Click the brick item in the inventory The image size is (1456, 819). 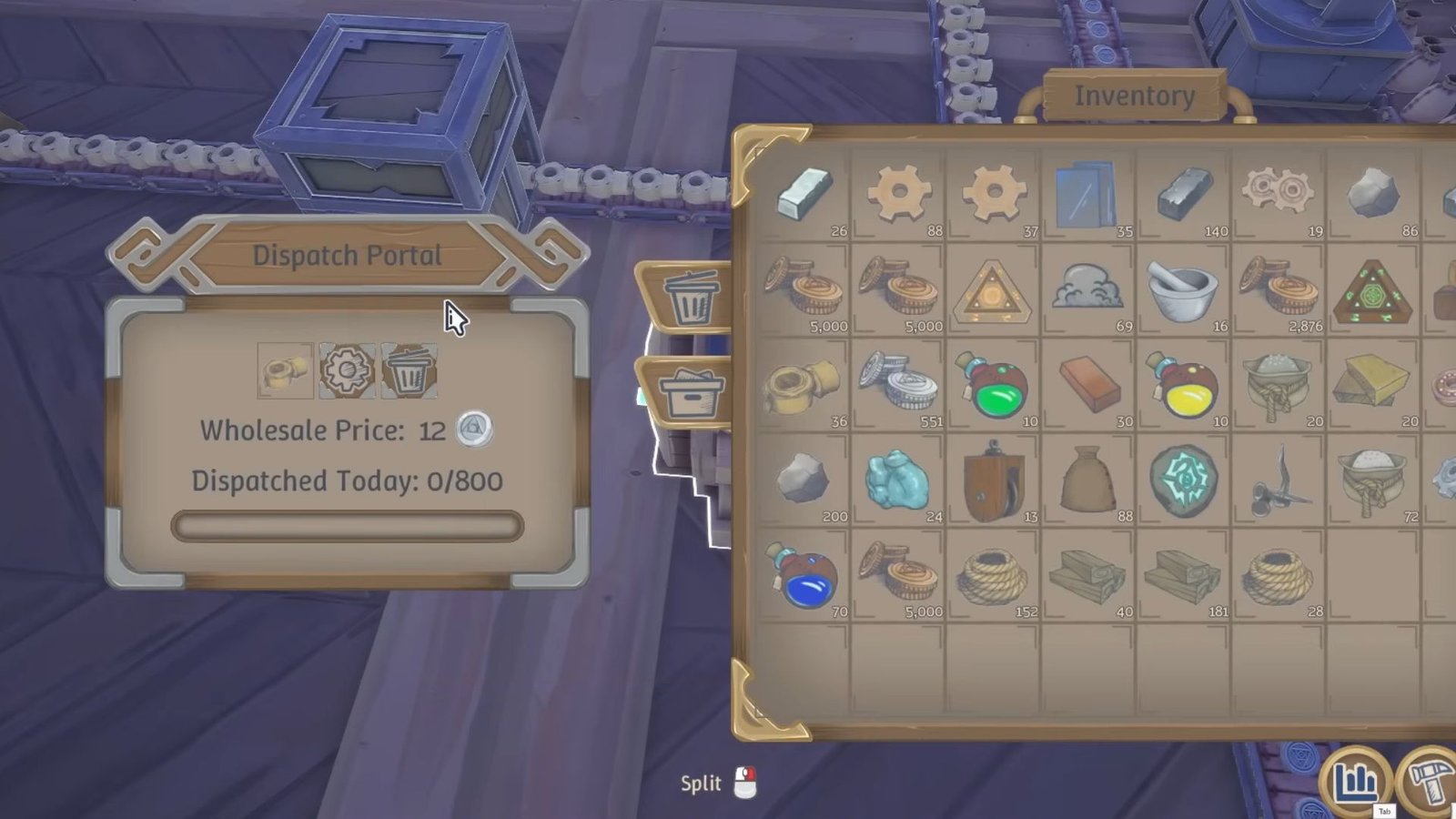pyautogui.click(x=1087, y=388)
